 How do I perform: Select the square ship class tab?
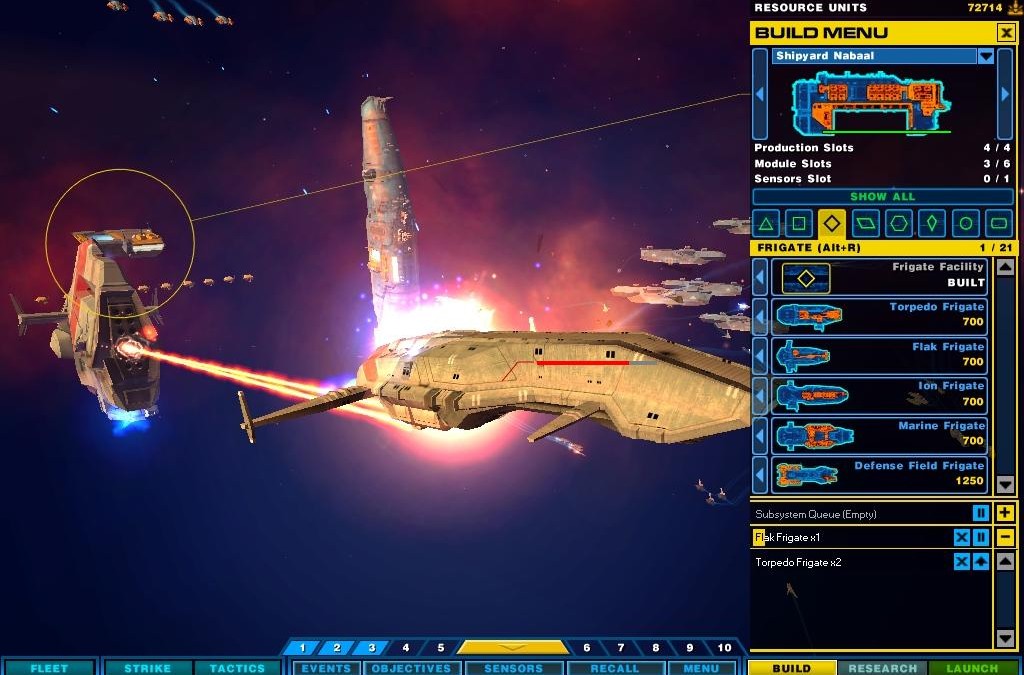pos(798,223)
